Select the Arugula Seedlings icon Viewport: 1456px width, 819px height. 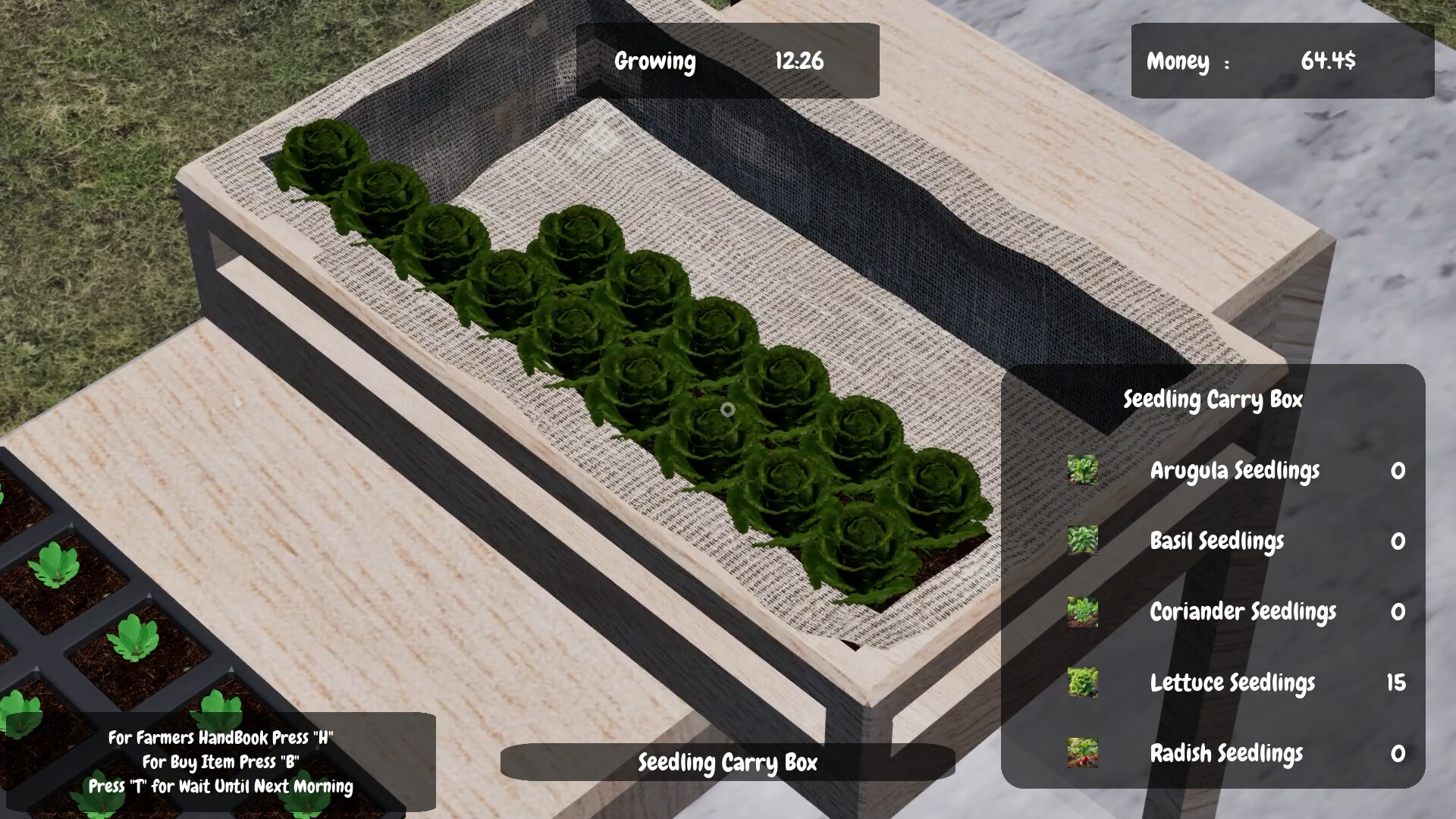point(1083,471)
